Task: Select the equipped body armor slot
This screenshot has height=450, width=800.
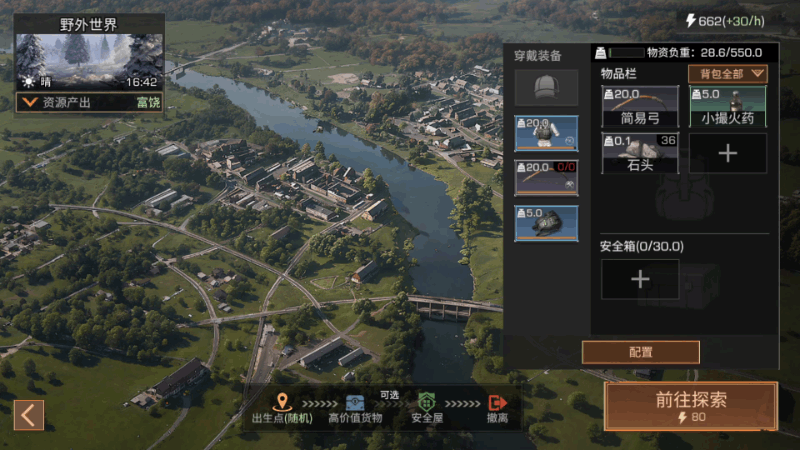Action: click(x=546, y=132)
